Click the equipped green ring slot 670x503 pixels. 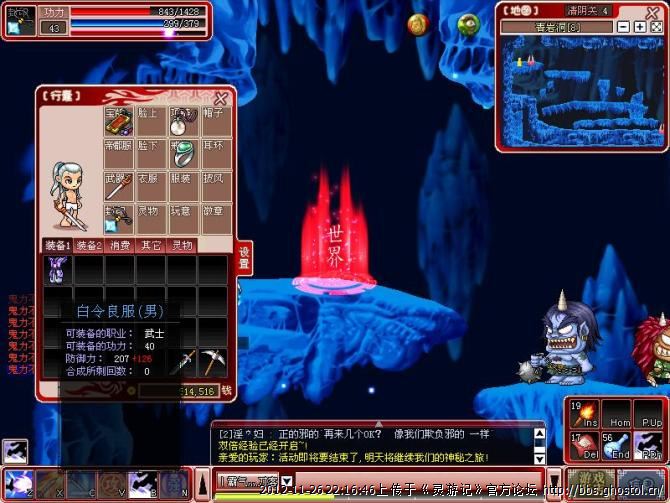181,154
